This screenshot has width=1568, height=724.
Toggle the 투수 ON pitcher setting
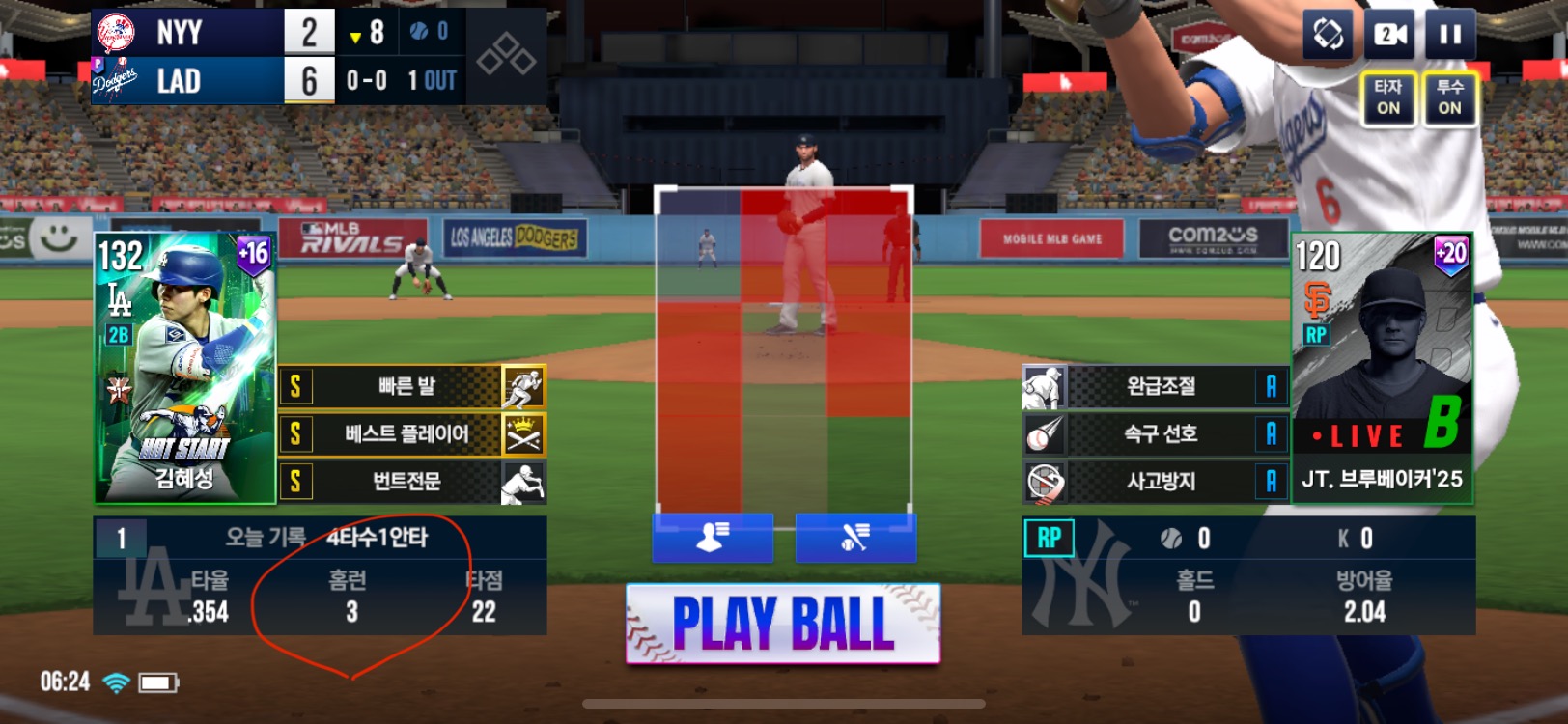click(x=1449, y=97)
